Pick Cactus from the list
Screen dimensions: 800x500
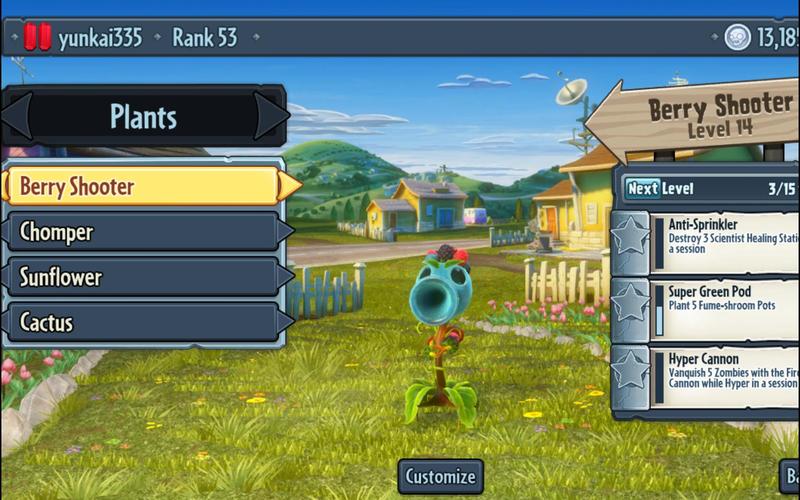pos(142,322)
